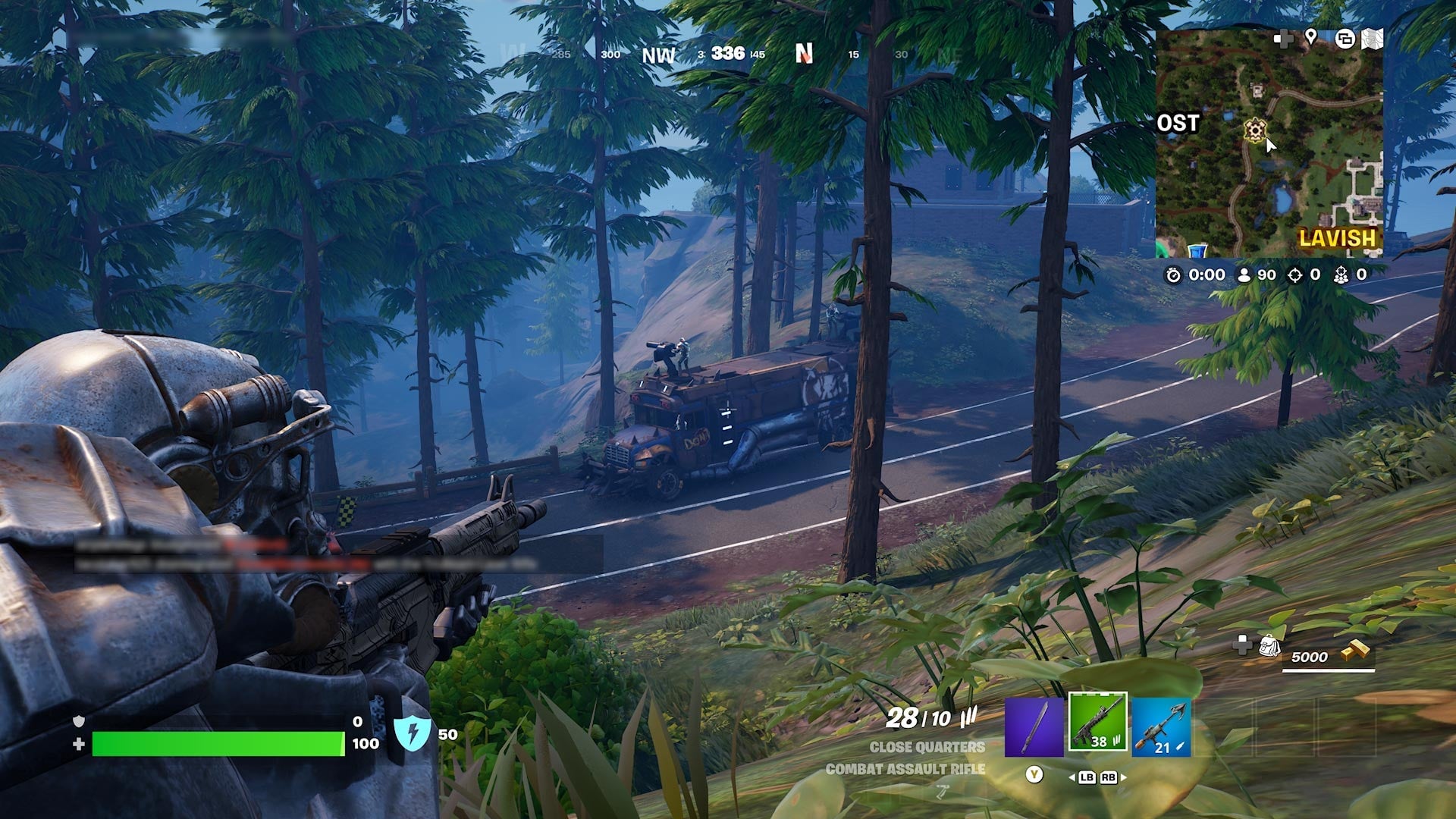Switch to the harpoon gun slot showing 21
1456x819 pixels.
point(1162,727)
